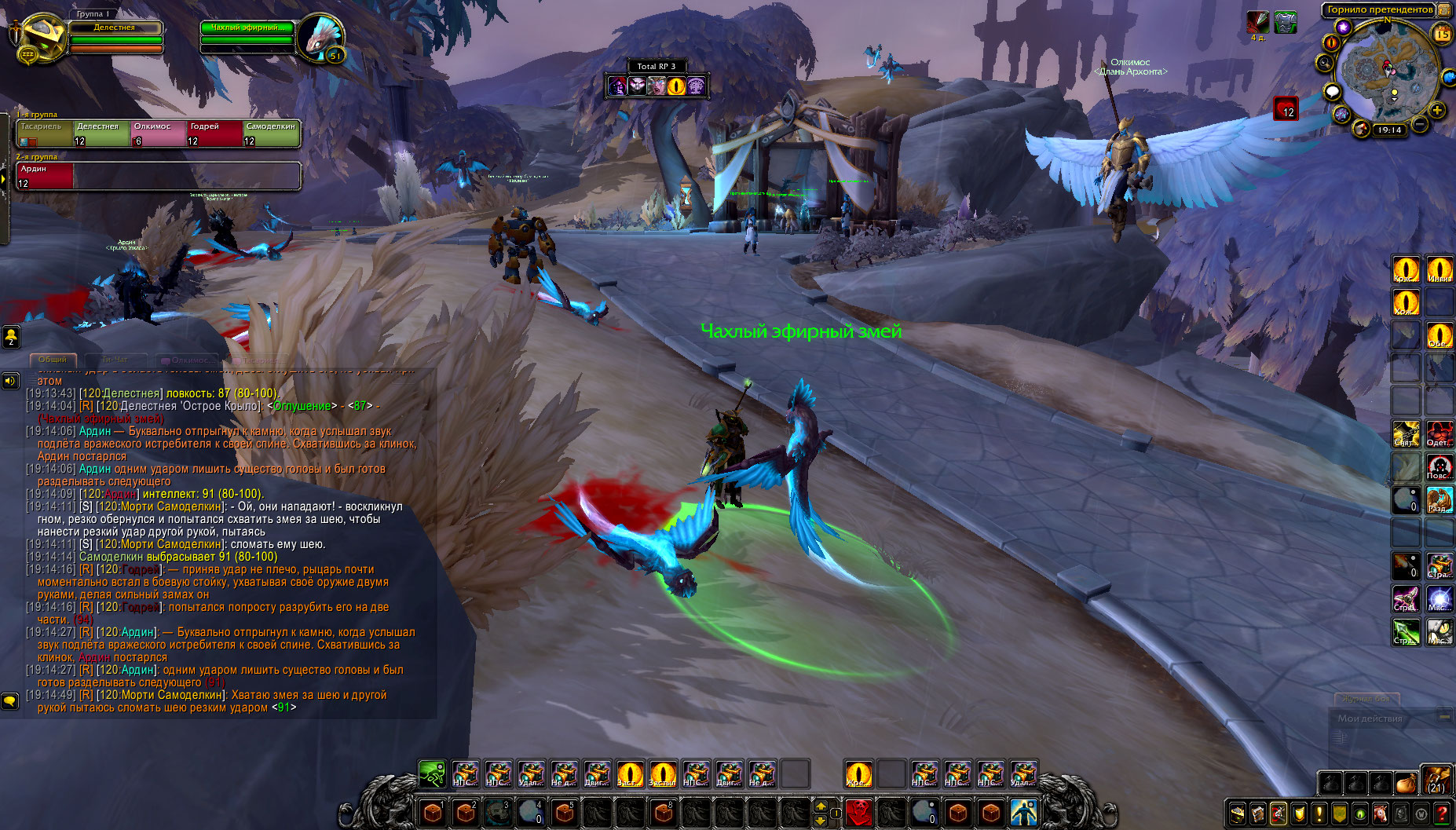Image resolution: width=1456 pixels, height=830 pixels.
Task: Minimize the "Мои действия" panel
Action: (x=1443, y=718)
